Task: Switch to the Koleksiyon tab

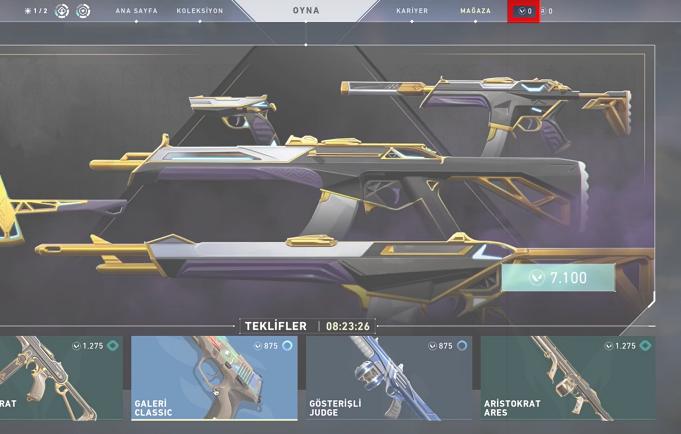Action: point(199,10)
